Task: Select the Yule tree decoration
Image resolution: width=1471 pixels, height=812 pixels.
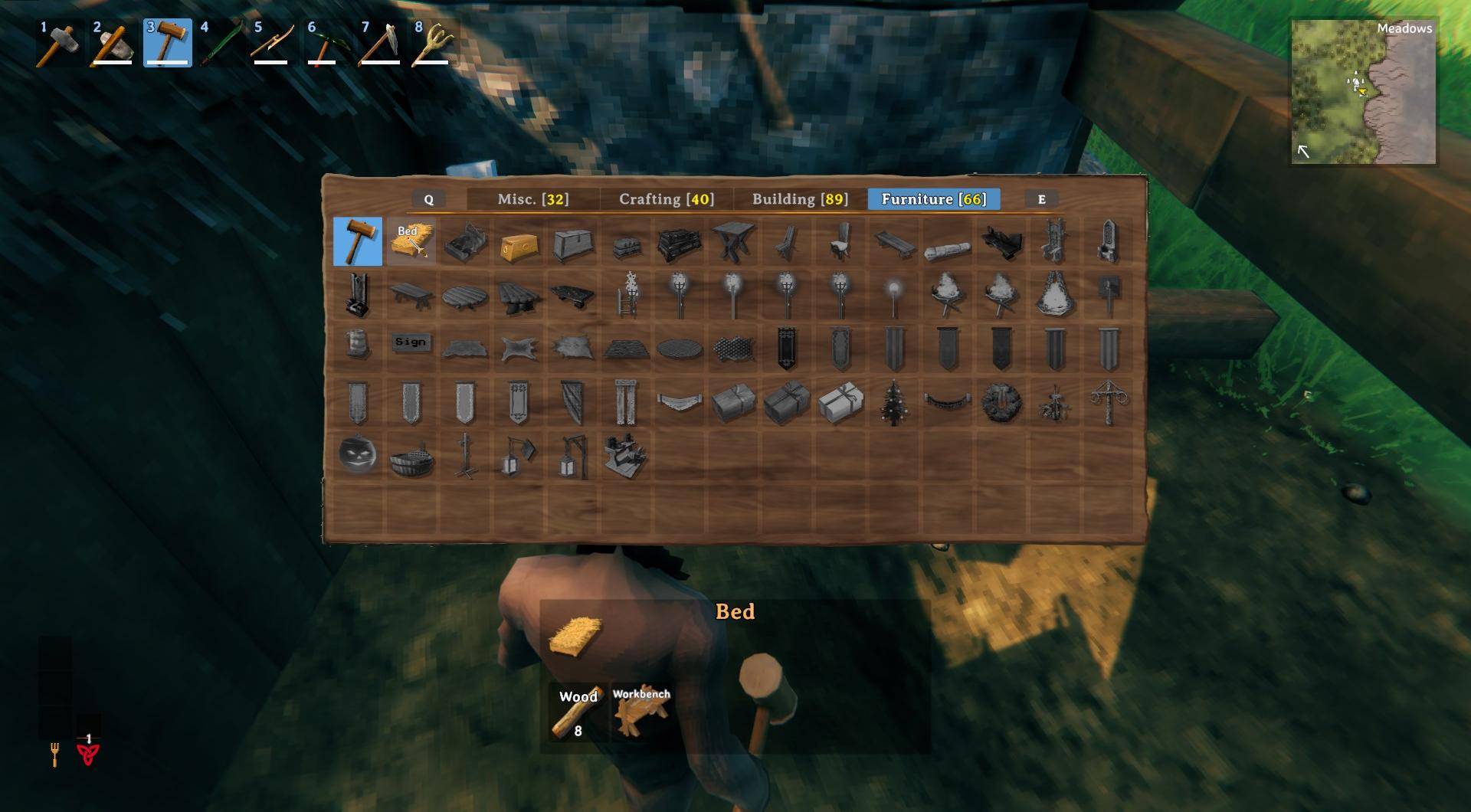Action: [893, 402]
